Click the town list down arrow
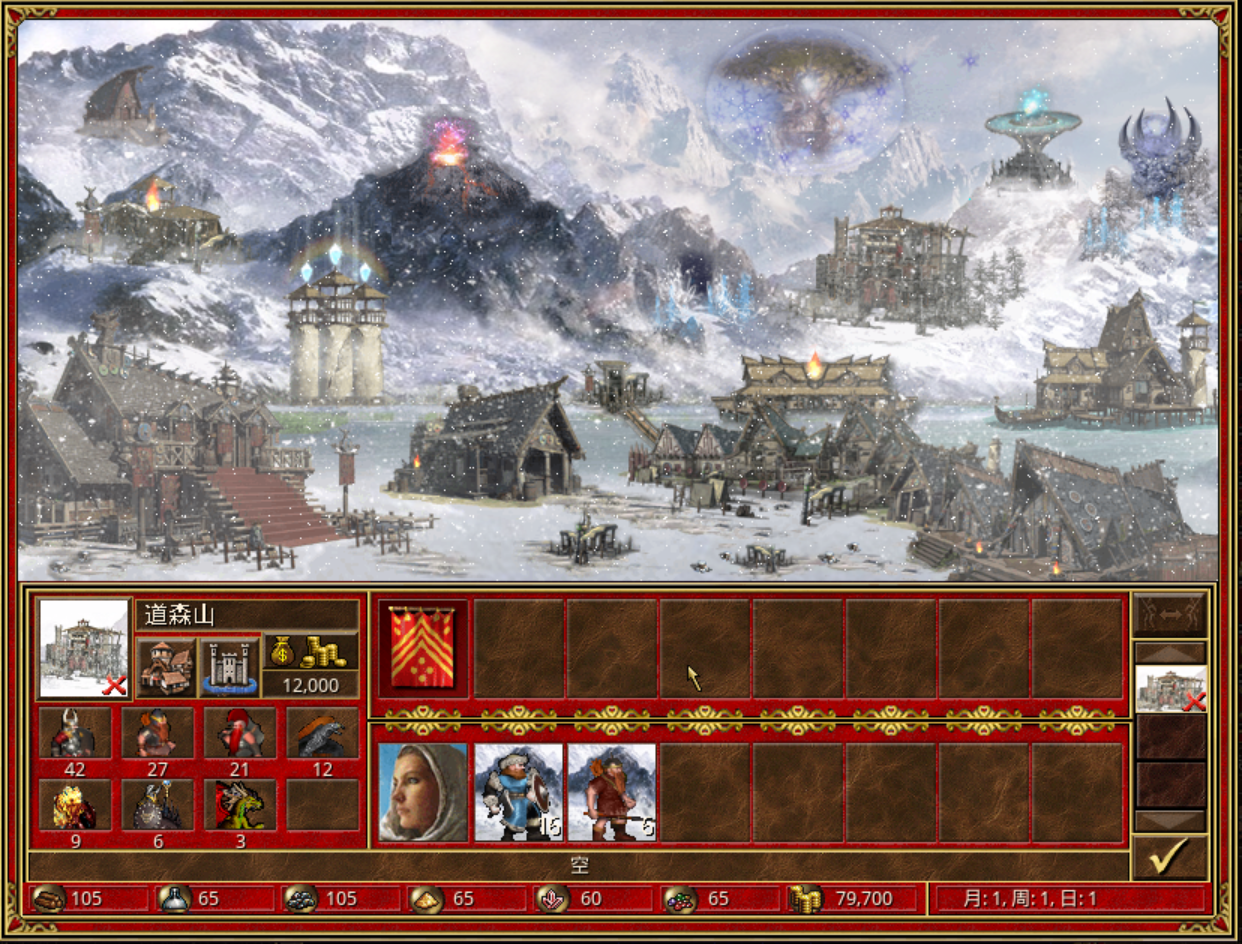The image size is (1242, 944). (1170, 821)
